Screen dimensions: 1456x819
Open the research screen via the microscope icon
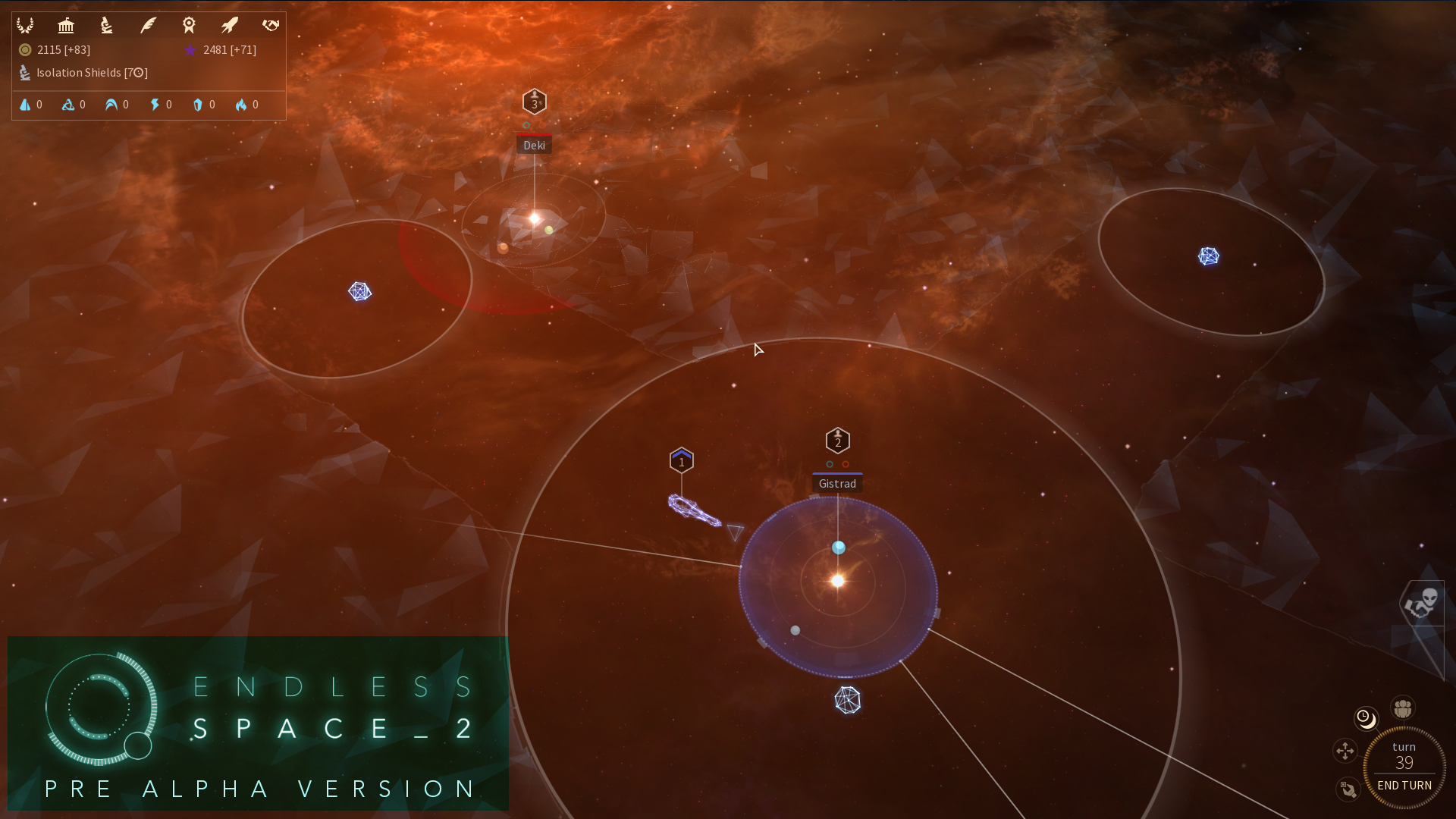(106, 25)
